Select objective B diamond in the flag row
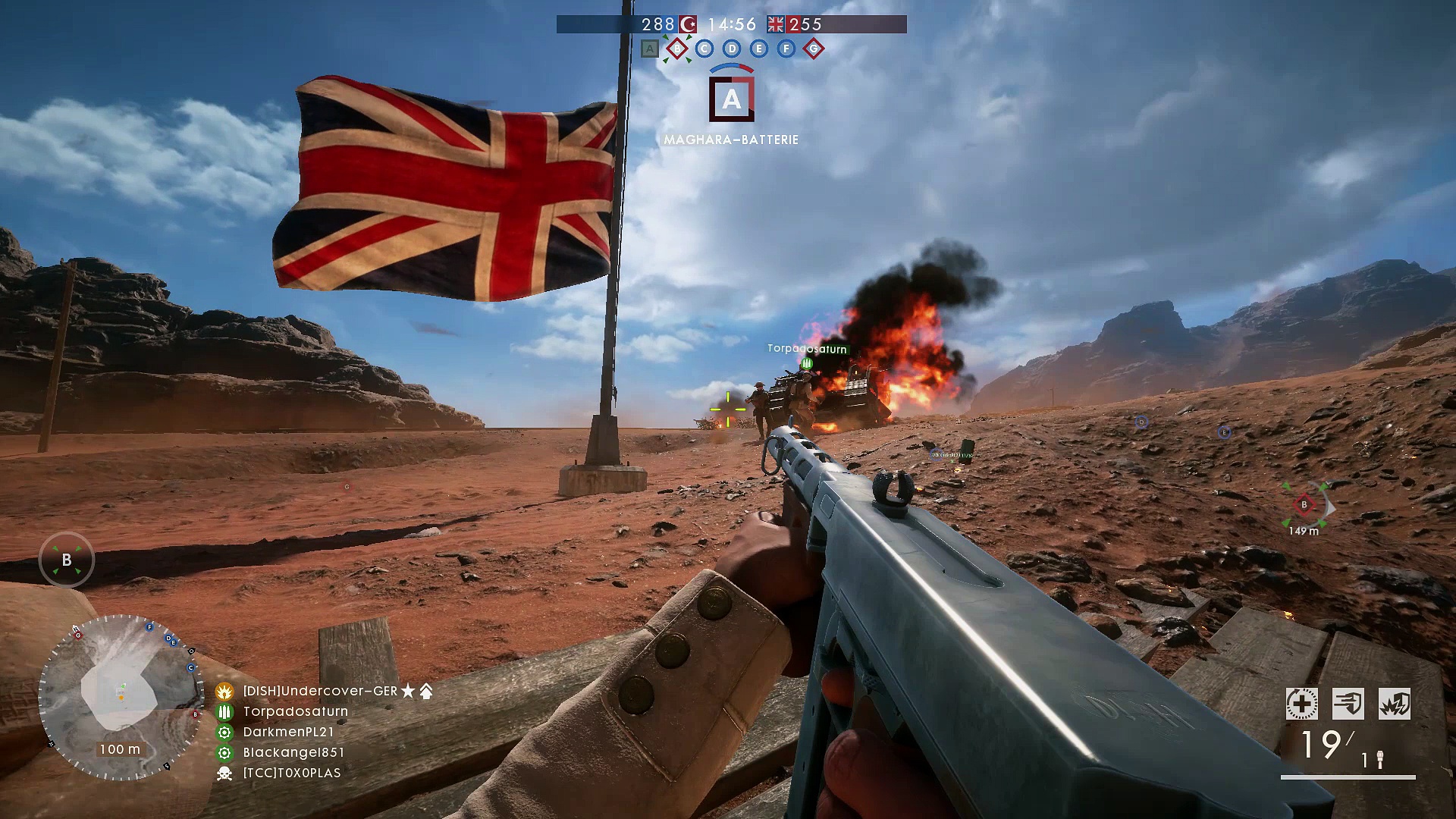This screenshot has height=819, width=1456. coord(676,49)
